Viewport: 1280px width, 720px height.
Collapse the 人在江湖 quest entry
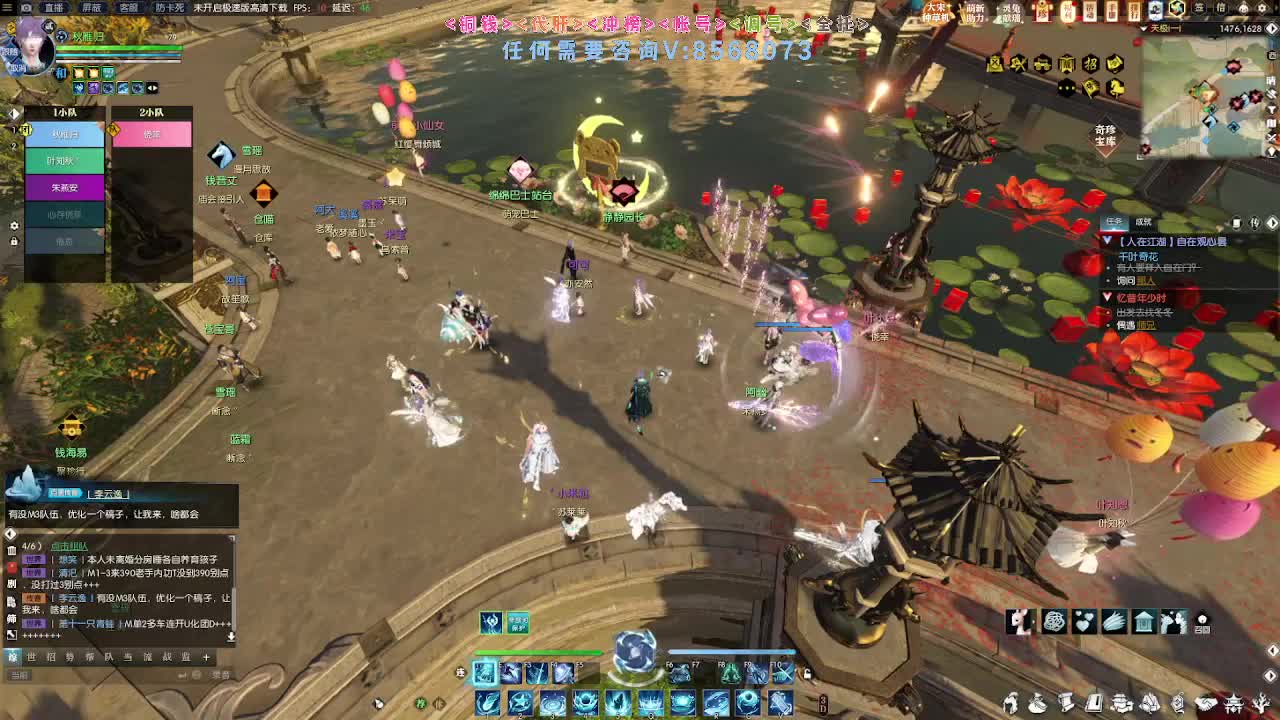click(x=1107, y=241)
